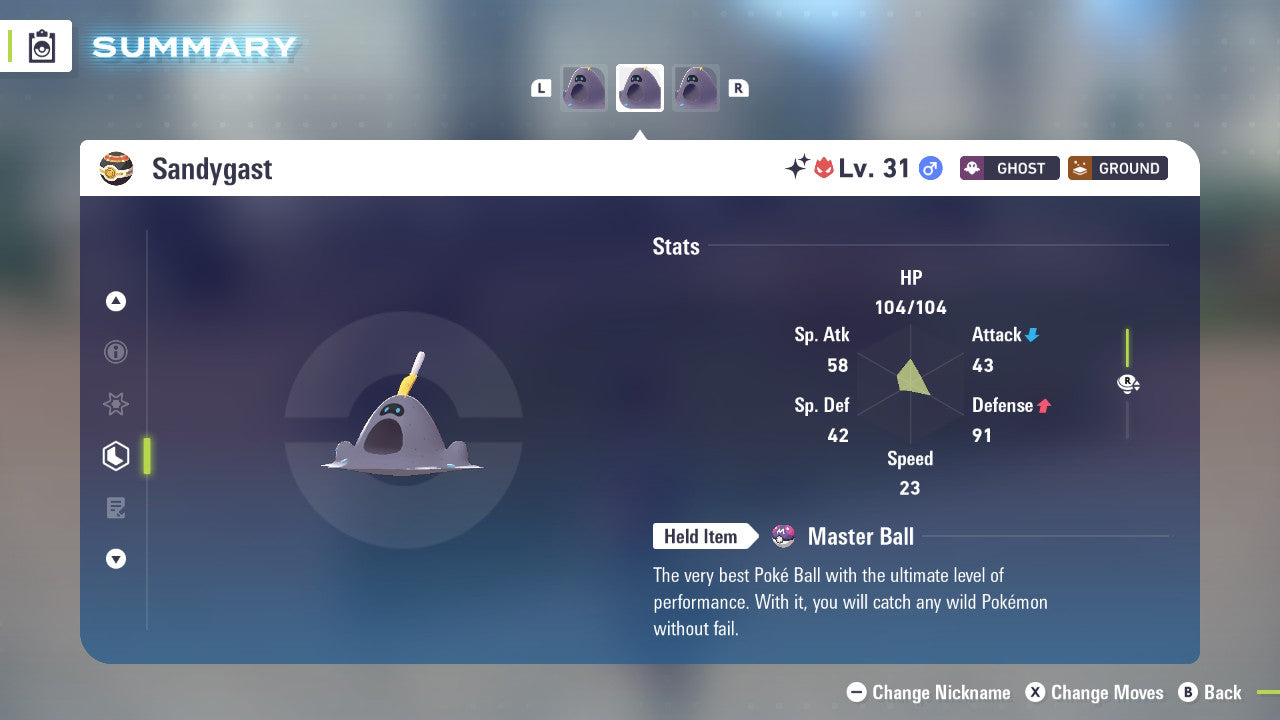Screen dimensions: 1280x720
Task: Click the green page indicator bar on right
Action: [1127, 350]
